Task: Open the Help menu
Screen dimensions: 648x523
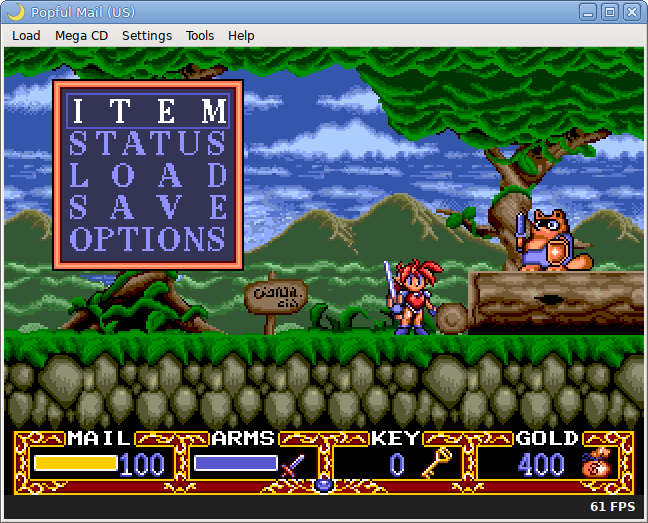Action: click(x=241, y=35)
